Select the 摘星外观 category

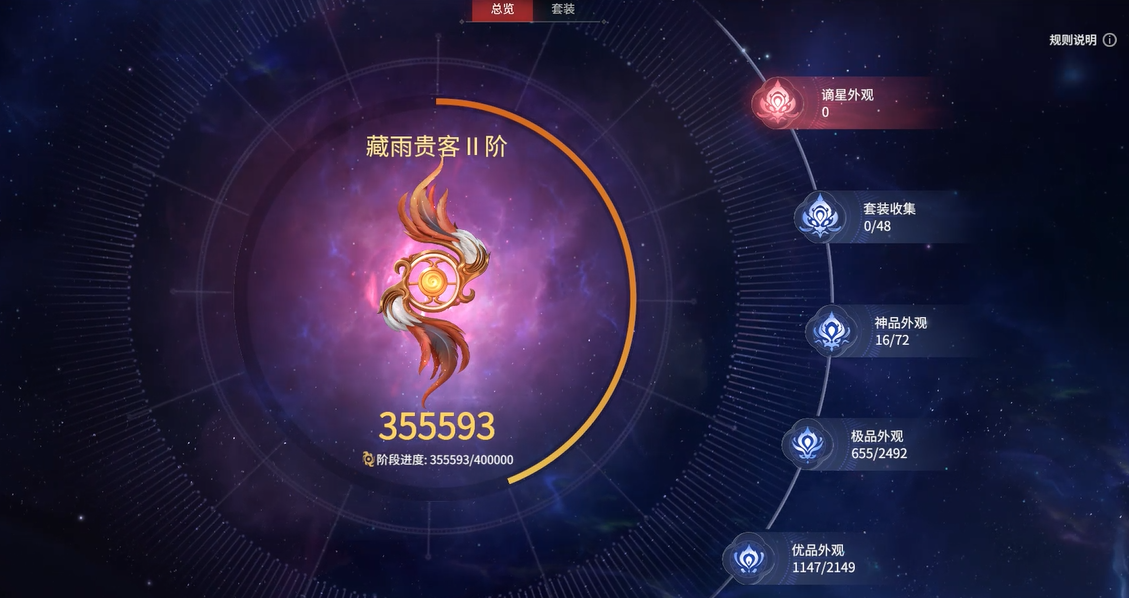(846, 103)
